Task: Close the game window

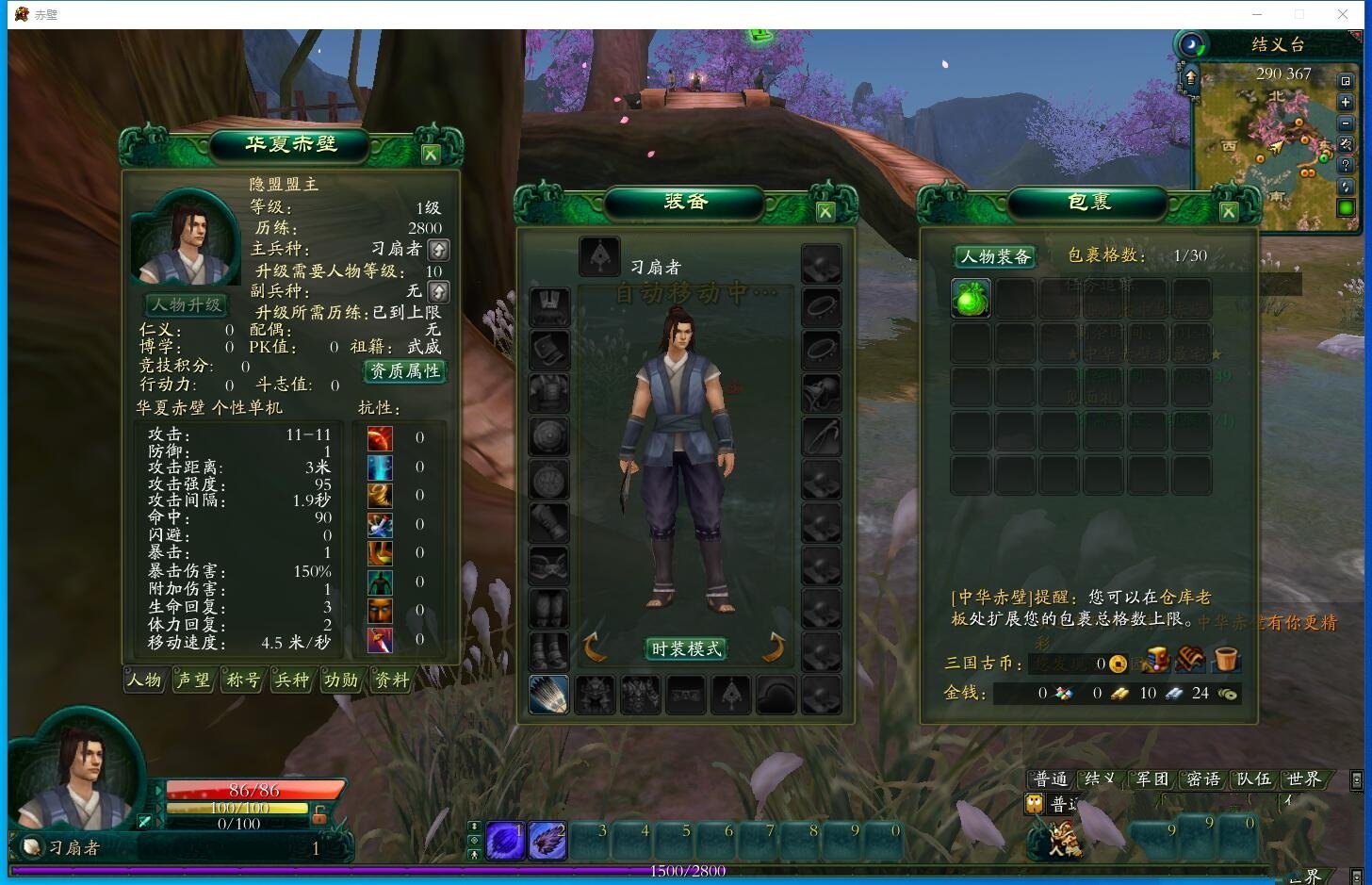Action: click(1343, 14)
